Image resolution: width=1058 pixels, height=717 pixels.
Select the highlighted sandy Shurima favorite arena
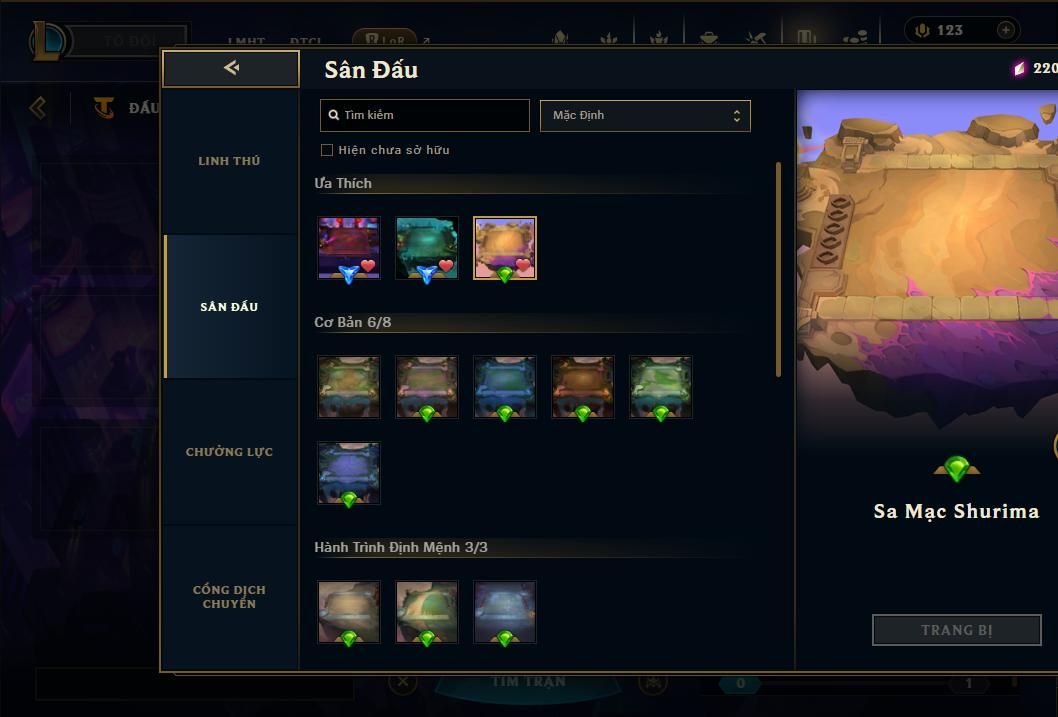(505, 247)
